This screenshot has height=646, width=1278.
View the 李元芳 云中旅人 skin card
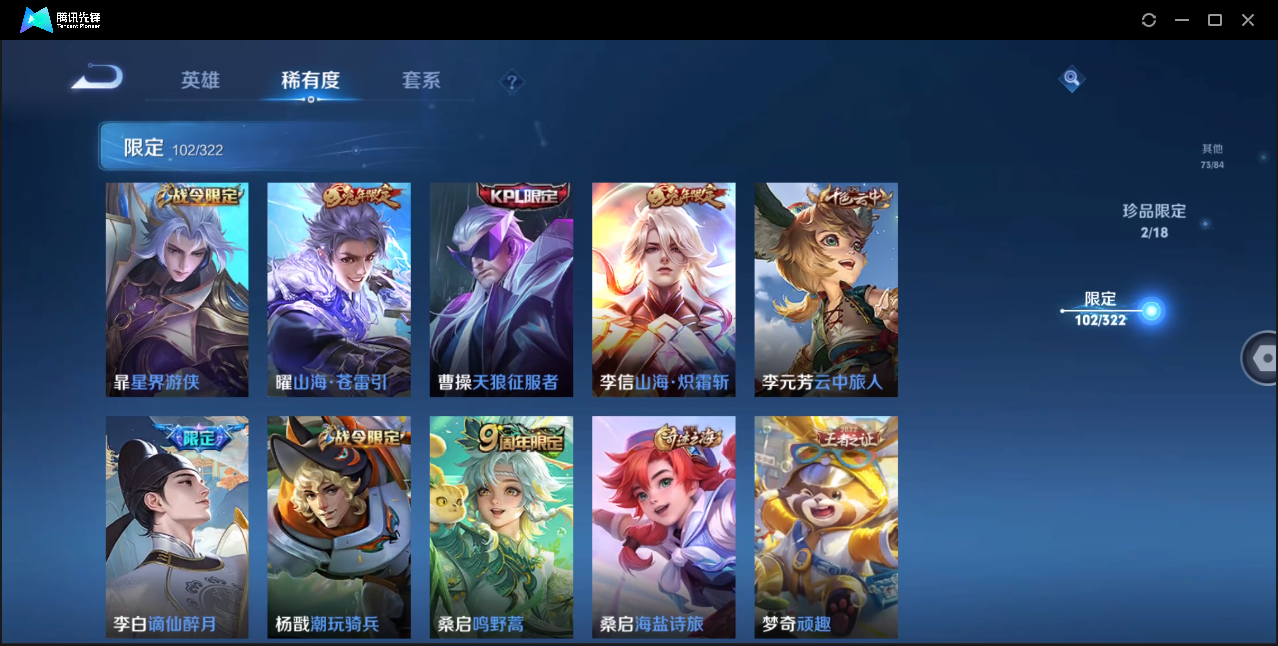pyautogui.click(x=825, y=289)
